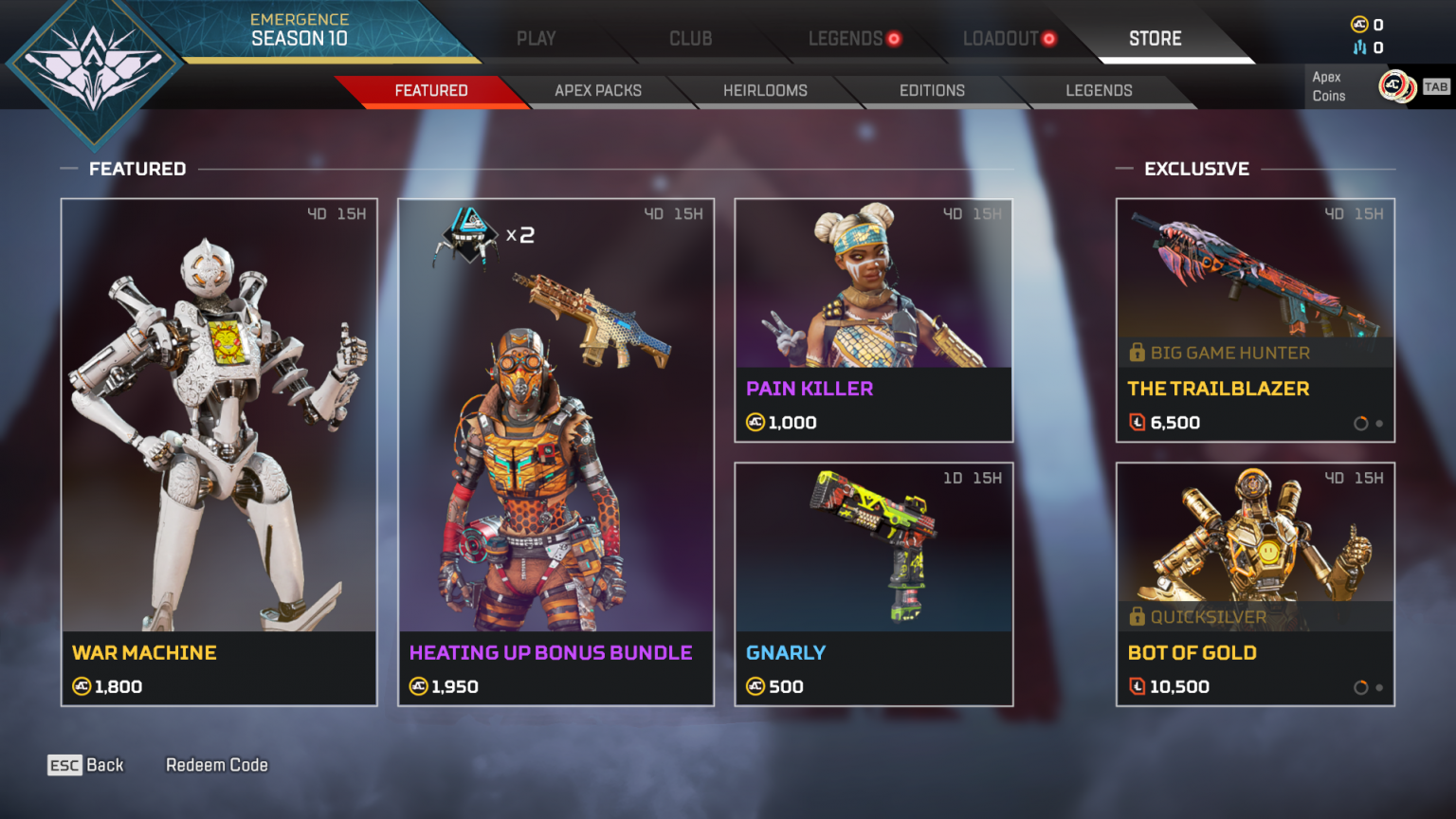
Task: Open the HEIRLOOMS tab
Action: pos(764,90)
